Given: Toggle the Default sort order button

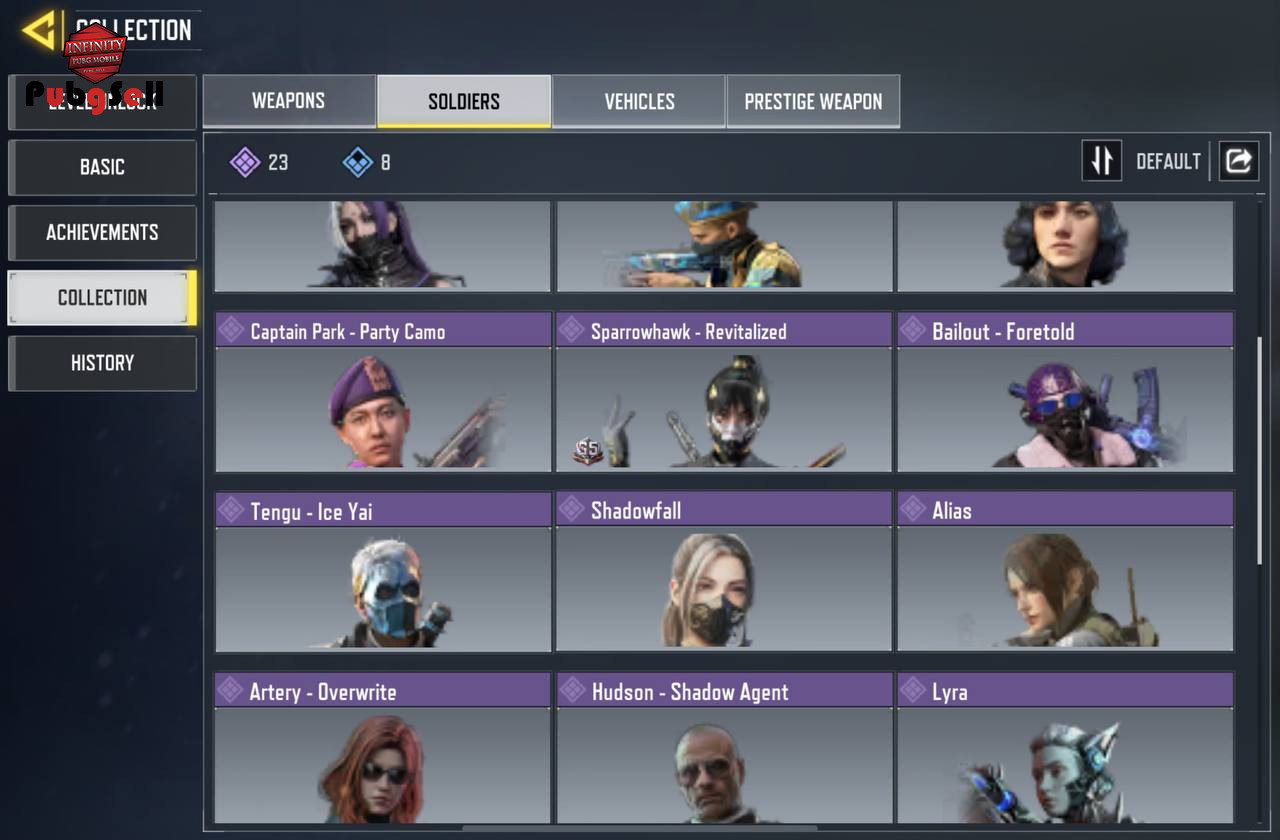Looking at the screenshot, I should click(x=1102, y=161).
